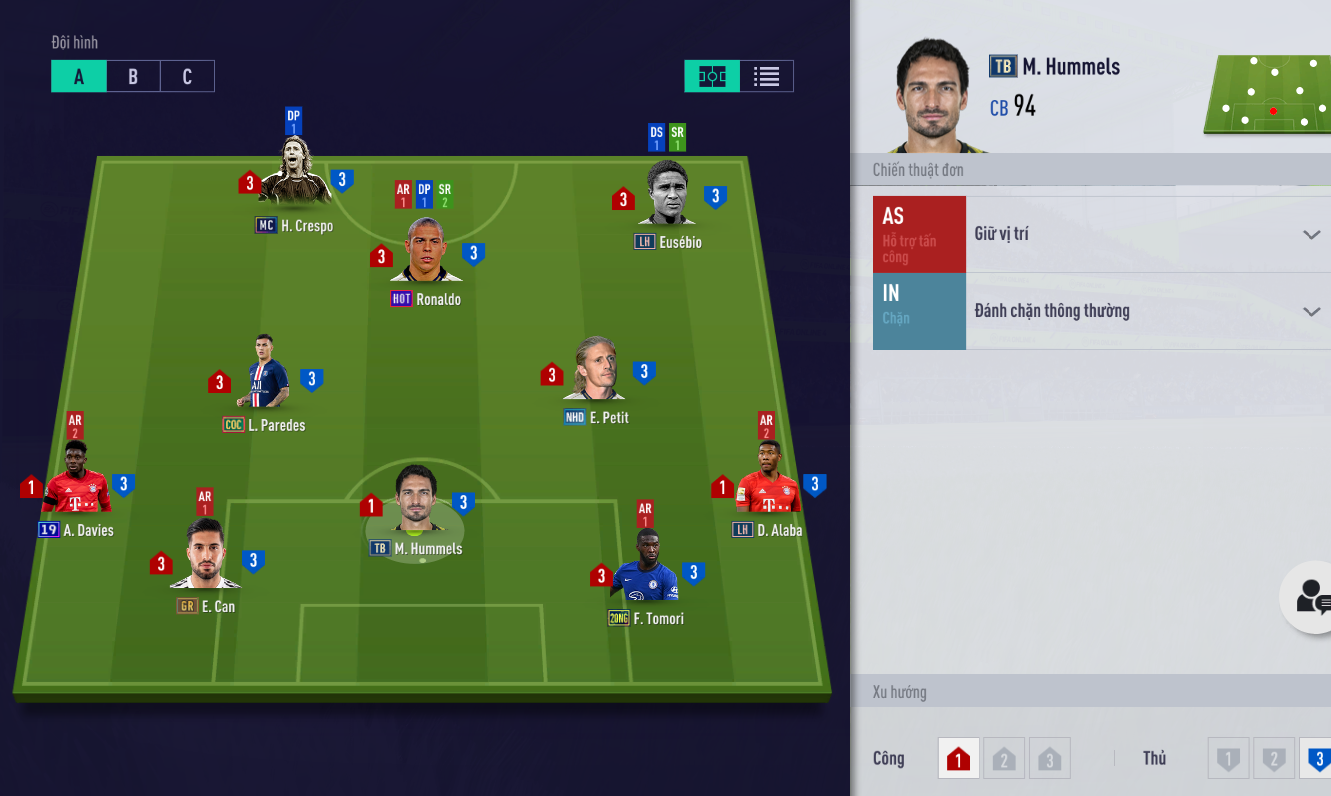Switch to the list view
The width and height of the screenshot is (1331, 796).
coord(767,77)
